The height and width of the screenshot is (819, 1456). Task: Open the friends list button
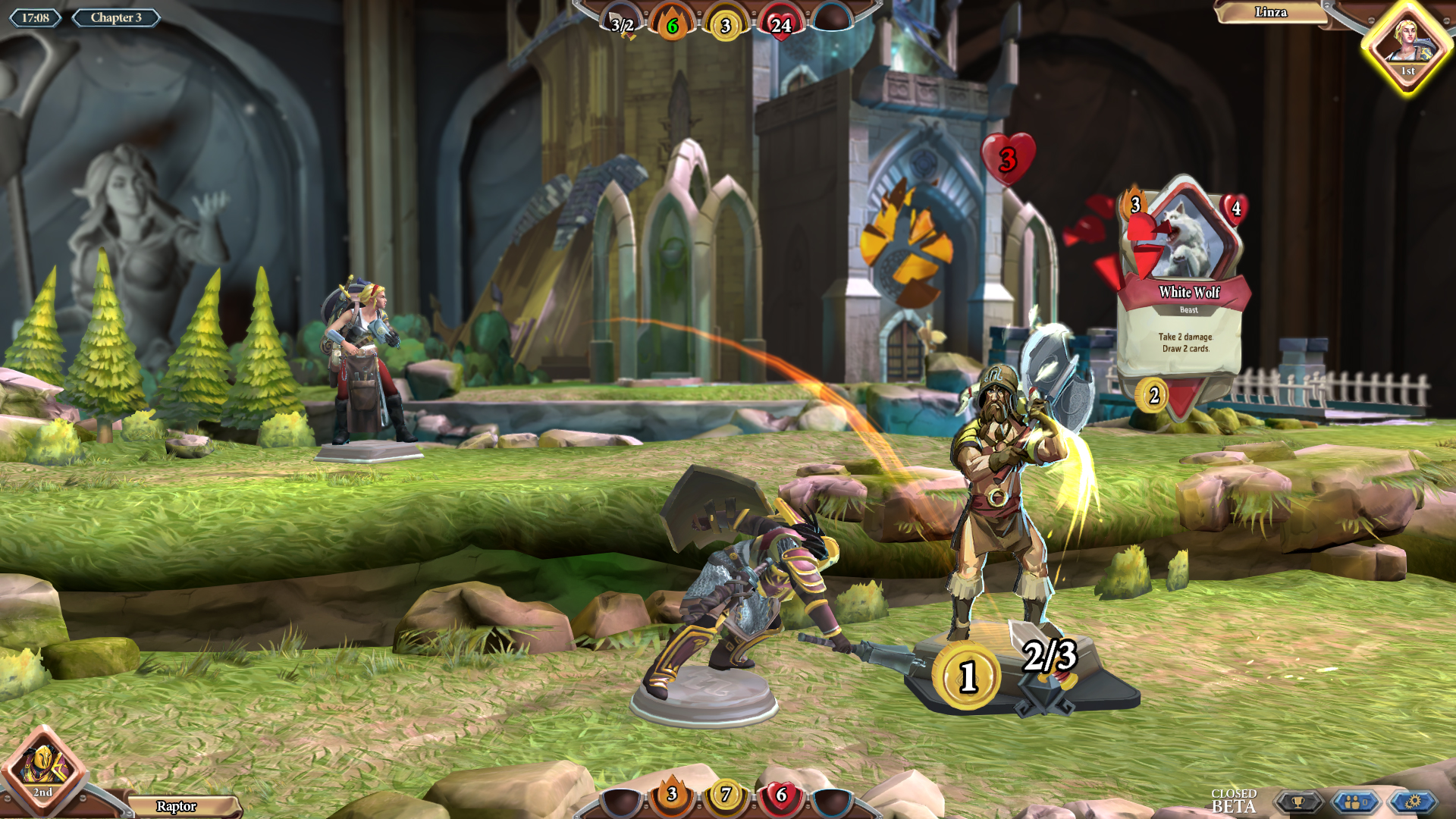pos(1355,802)
